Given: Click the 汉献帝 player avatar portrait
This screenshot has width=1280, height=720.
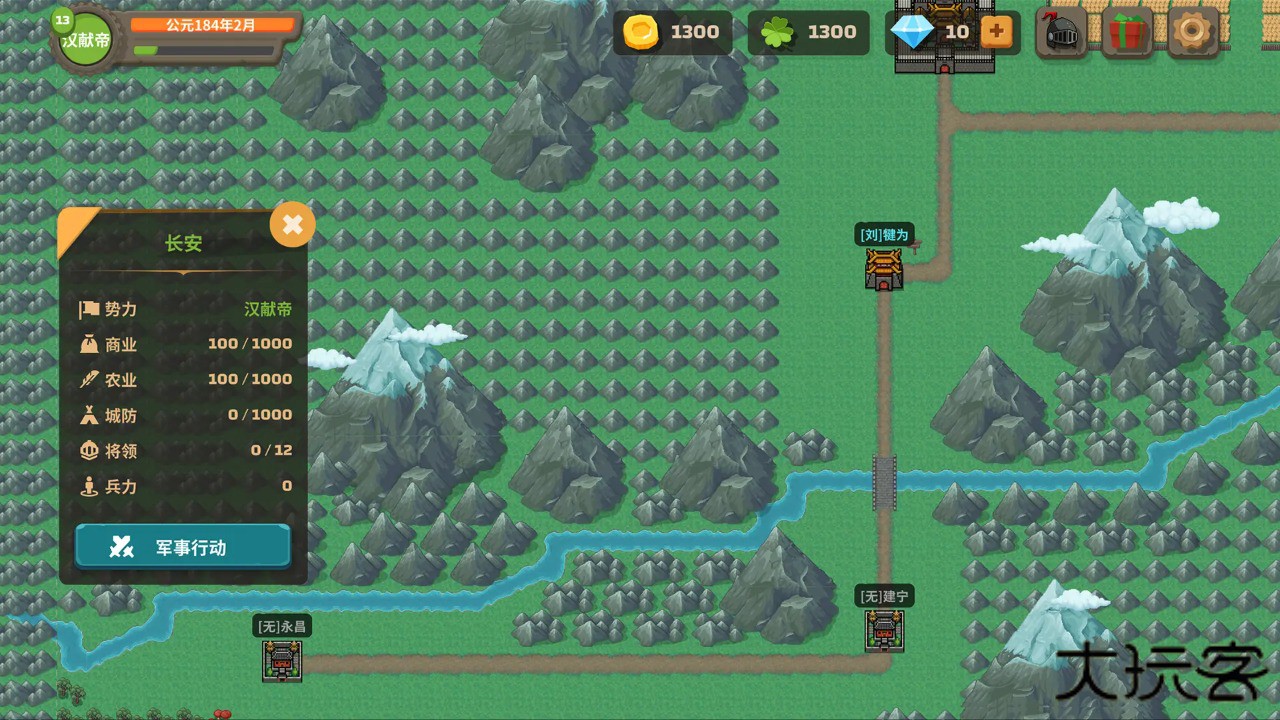Looking at the screenshot, I should (85, 38).
